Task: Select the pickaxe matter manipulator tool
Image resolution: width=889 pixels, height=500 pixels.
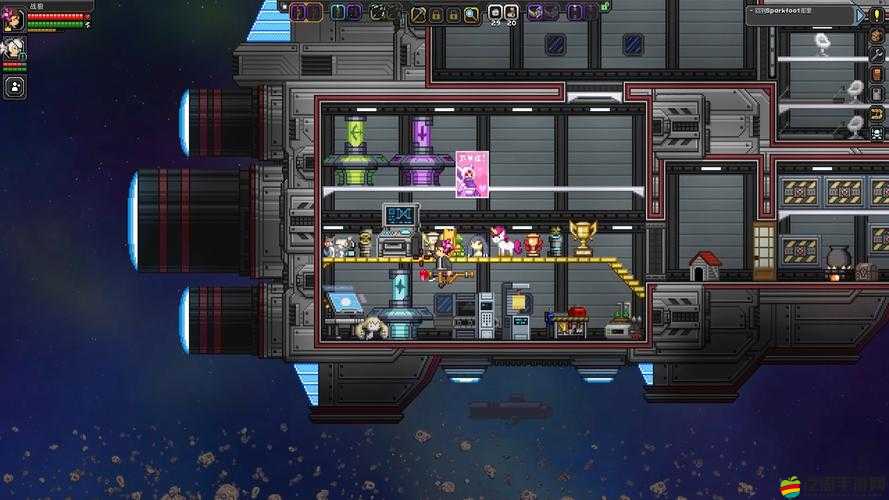Action: pos(419,13)
